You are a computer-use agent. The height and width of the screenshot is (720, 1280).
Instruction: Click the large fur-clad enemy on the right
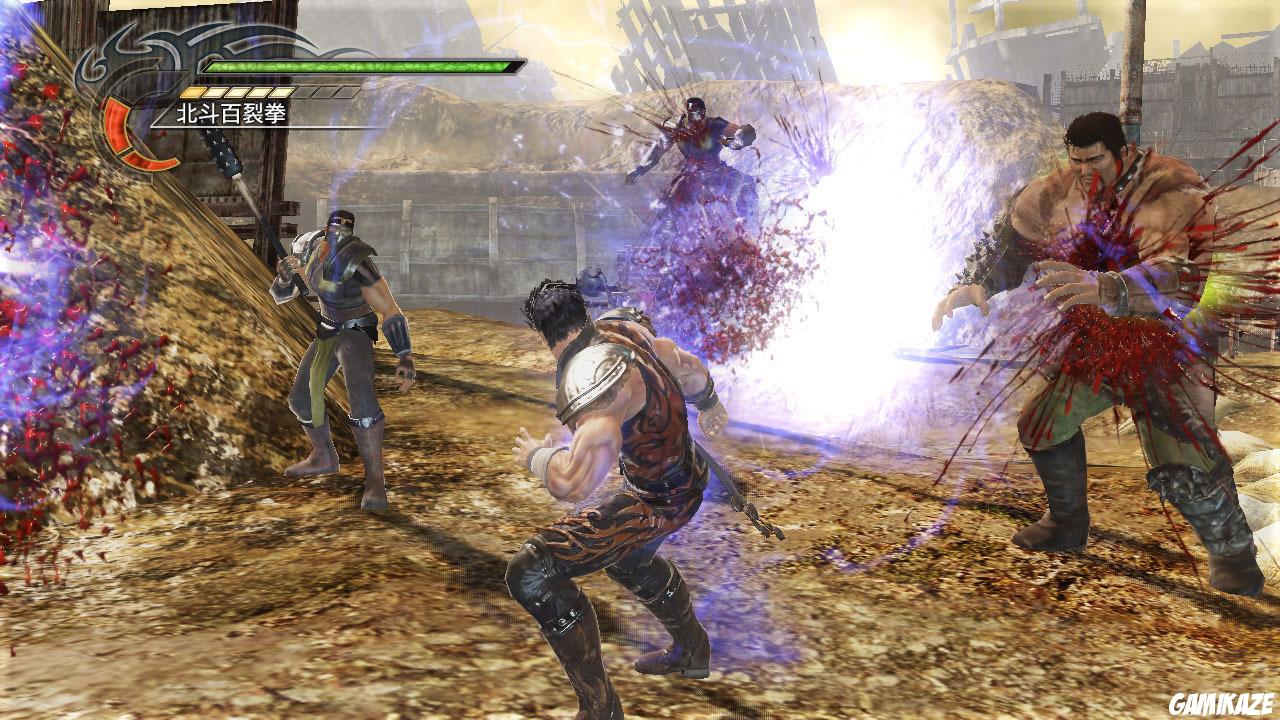tap(1110, 300)
